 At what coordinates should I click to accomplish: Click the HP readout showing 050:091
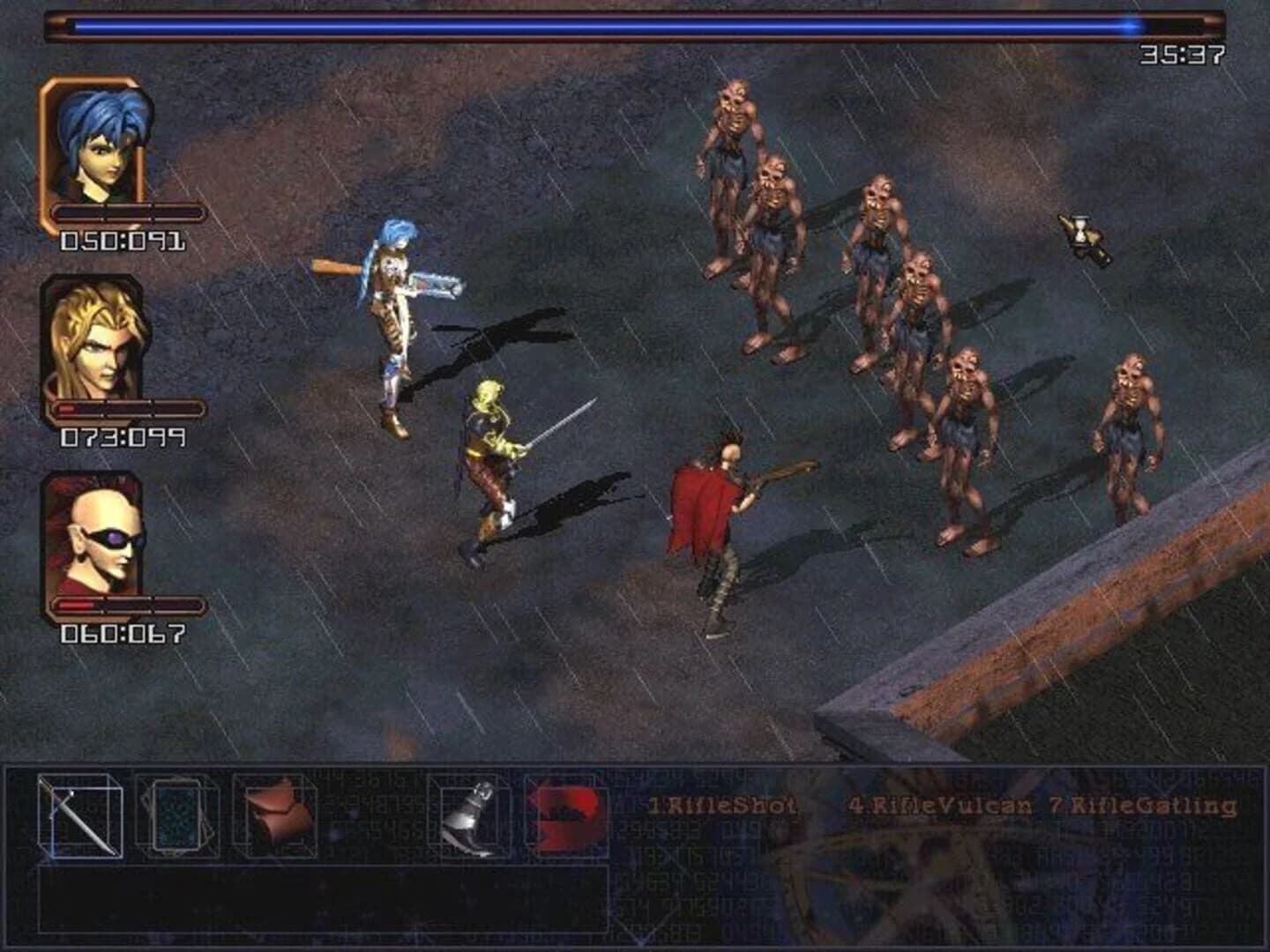pyautogui.click(x=120, y=238)
